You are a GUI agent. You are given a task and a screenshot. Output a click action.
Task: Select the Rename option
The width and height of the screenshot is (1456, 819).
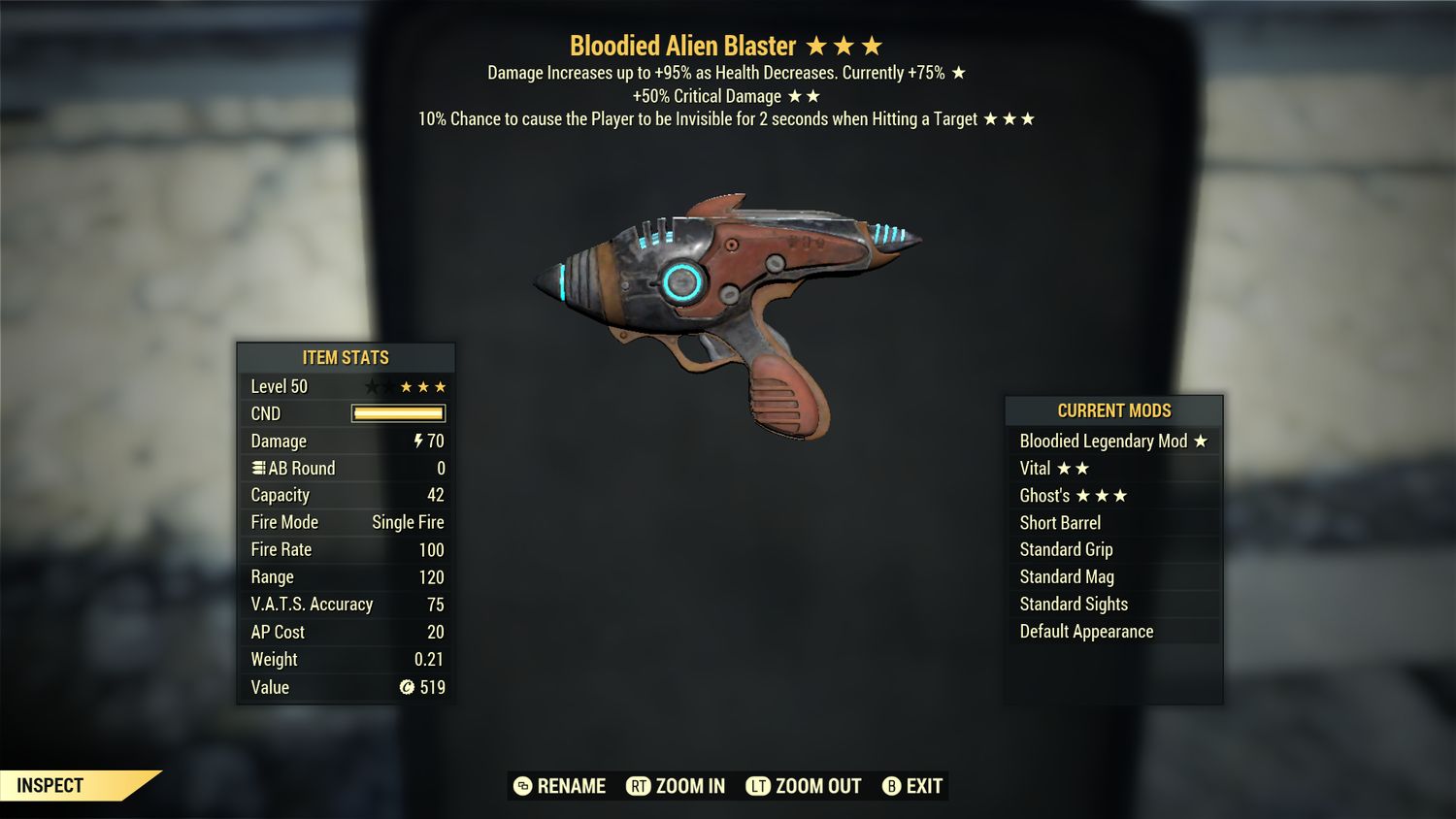[x=569, y=786]
